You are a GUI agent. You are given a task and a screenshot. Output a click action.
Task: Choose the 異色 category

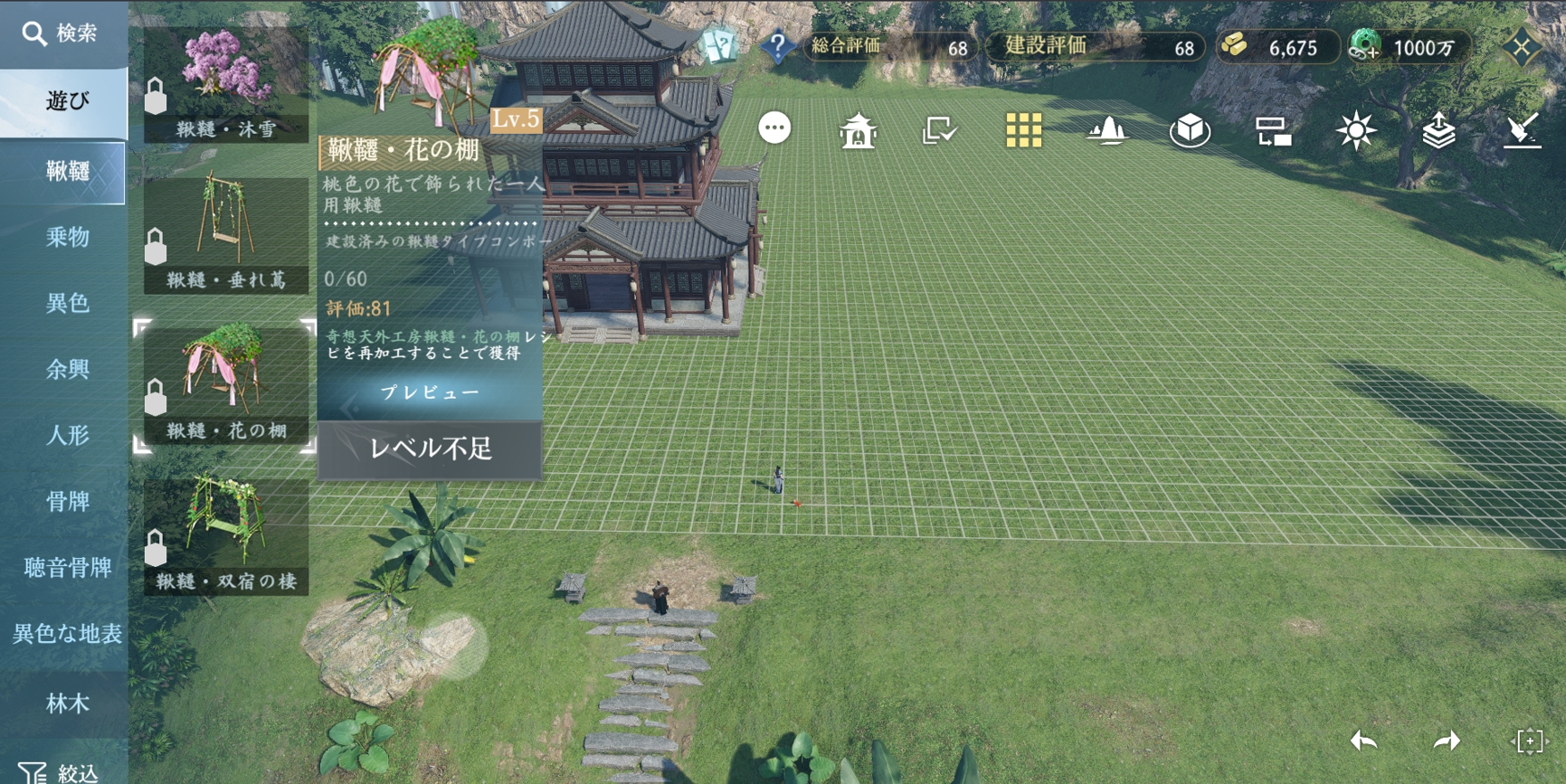(67, 303)
